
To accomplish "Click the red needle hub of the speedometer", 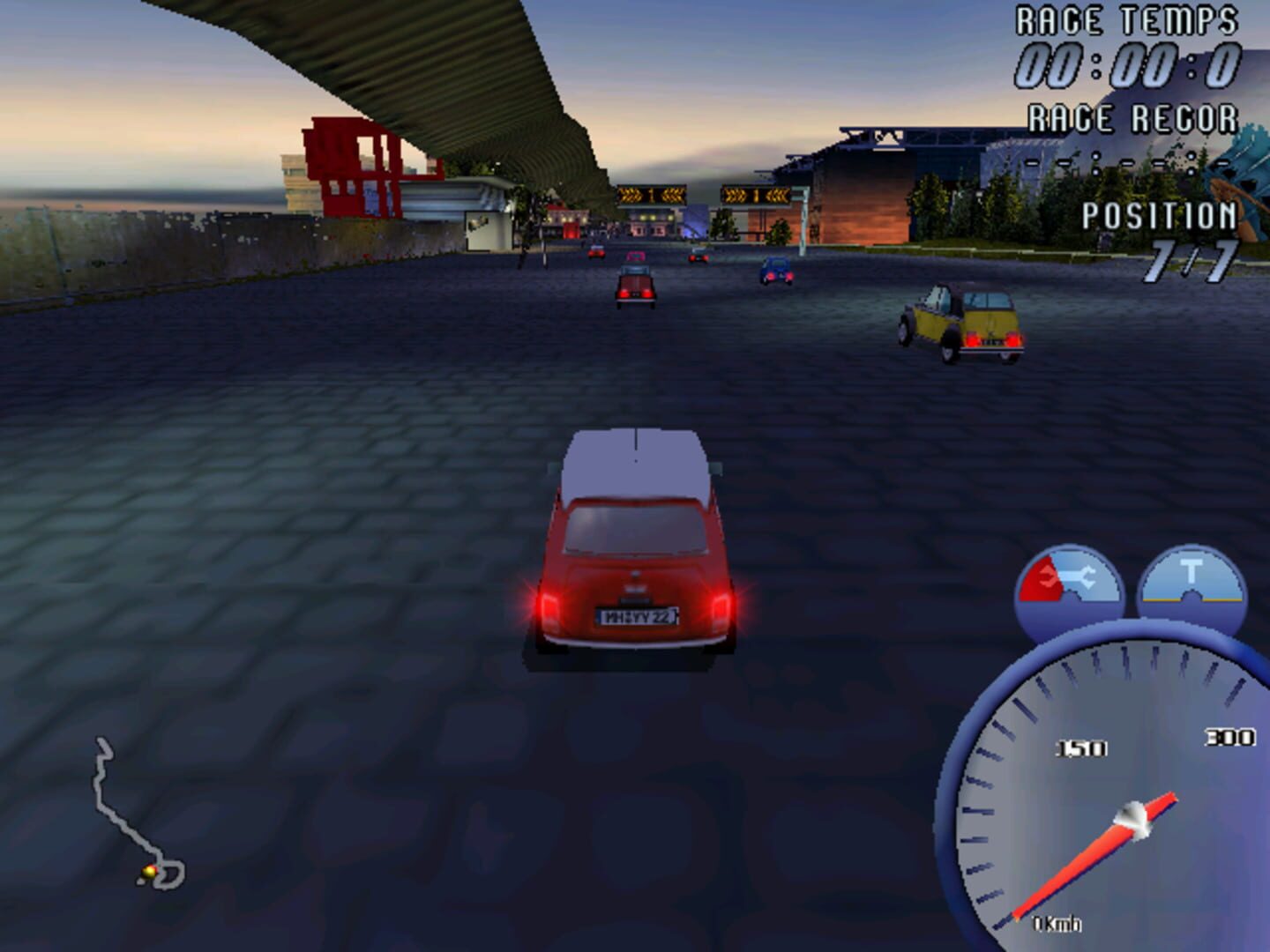I will (1132, 818).
